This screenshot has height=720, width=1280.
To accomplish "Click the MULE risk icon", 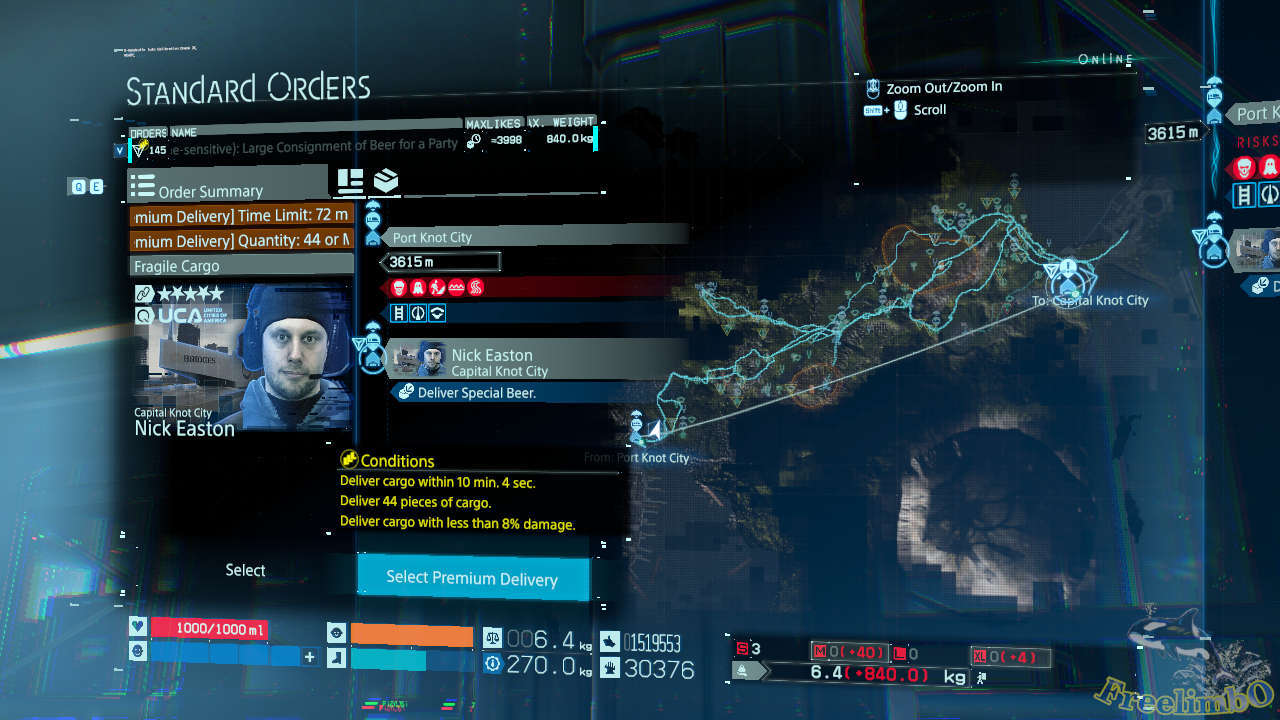I will pos(398,287).
